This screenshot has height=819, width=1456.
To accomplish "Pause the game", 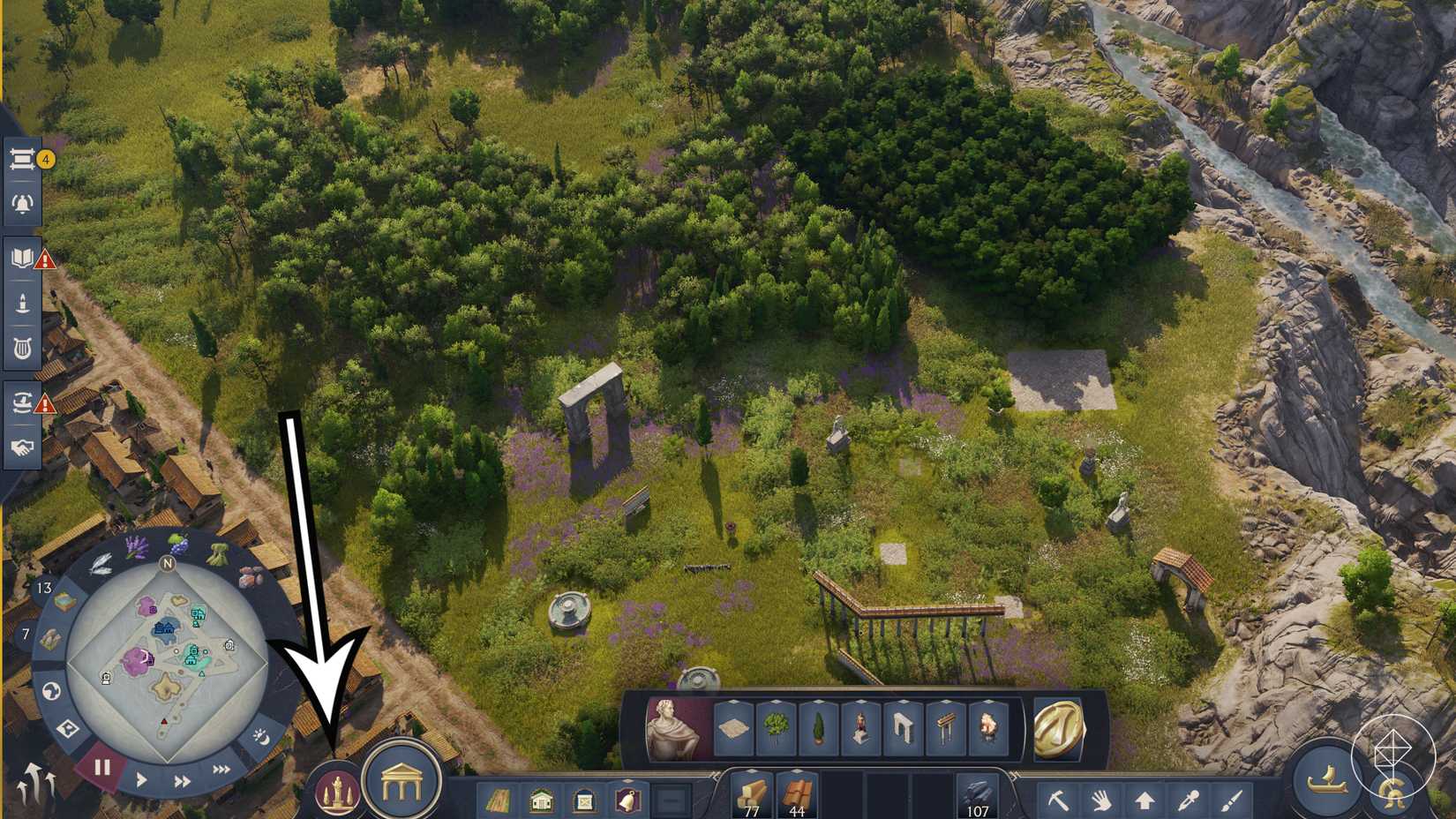I will (101, 766).
